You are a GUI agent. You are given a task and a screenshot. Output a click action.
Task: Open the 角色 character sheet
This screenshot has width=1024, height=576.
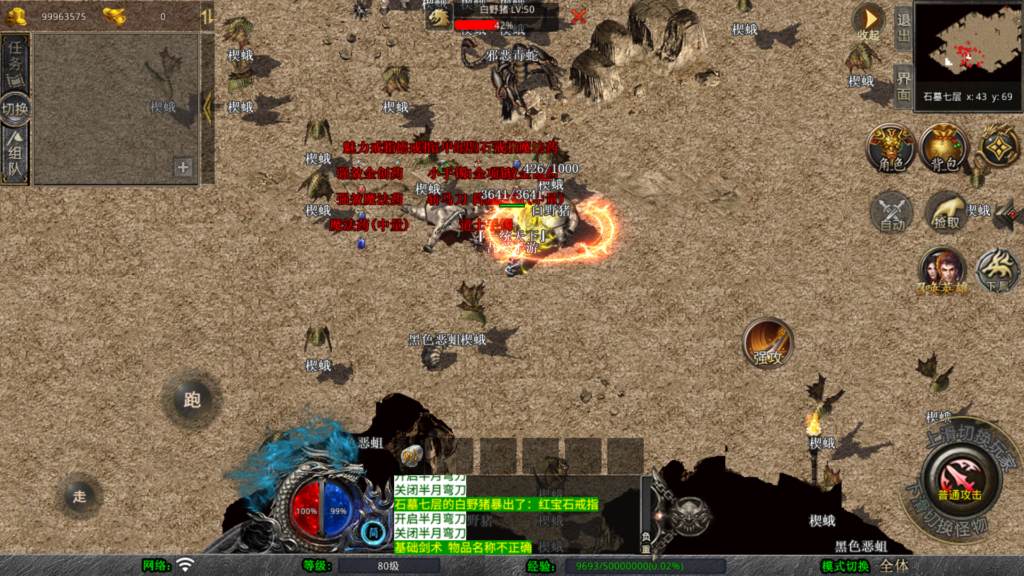[x=890, y=148]
